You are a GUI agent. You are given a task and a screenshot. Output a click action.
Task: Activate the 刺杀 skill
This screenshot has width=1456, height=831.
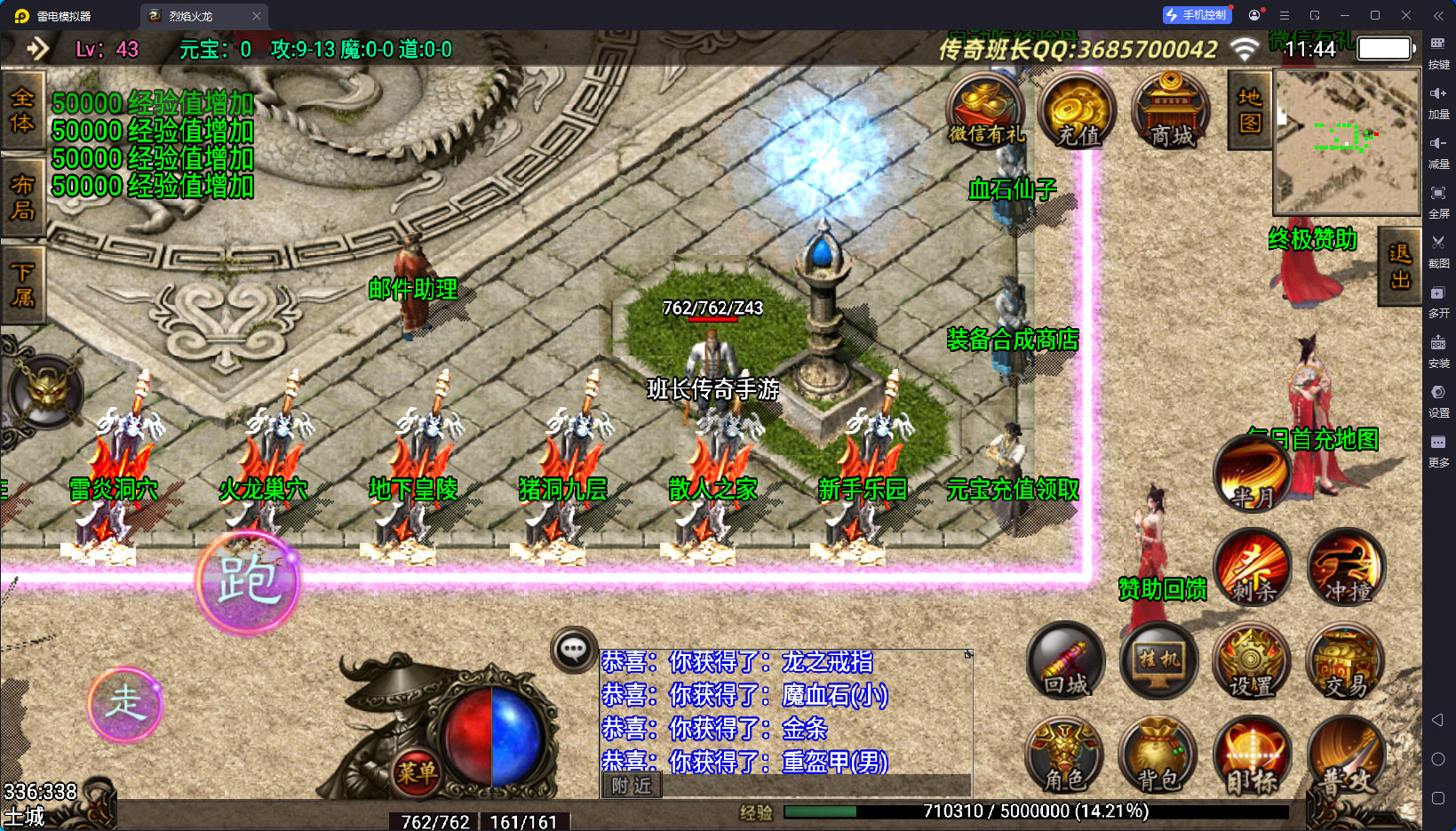pyautogui.click(x=1253, y=567)
